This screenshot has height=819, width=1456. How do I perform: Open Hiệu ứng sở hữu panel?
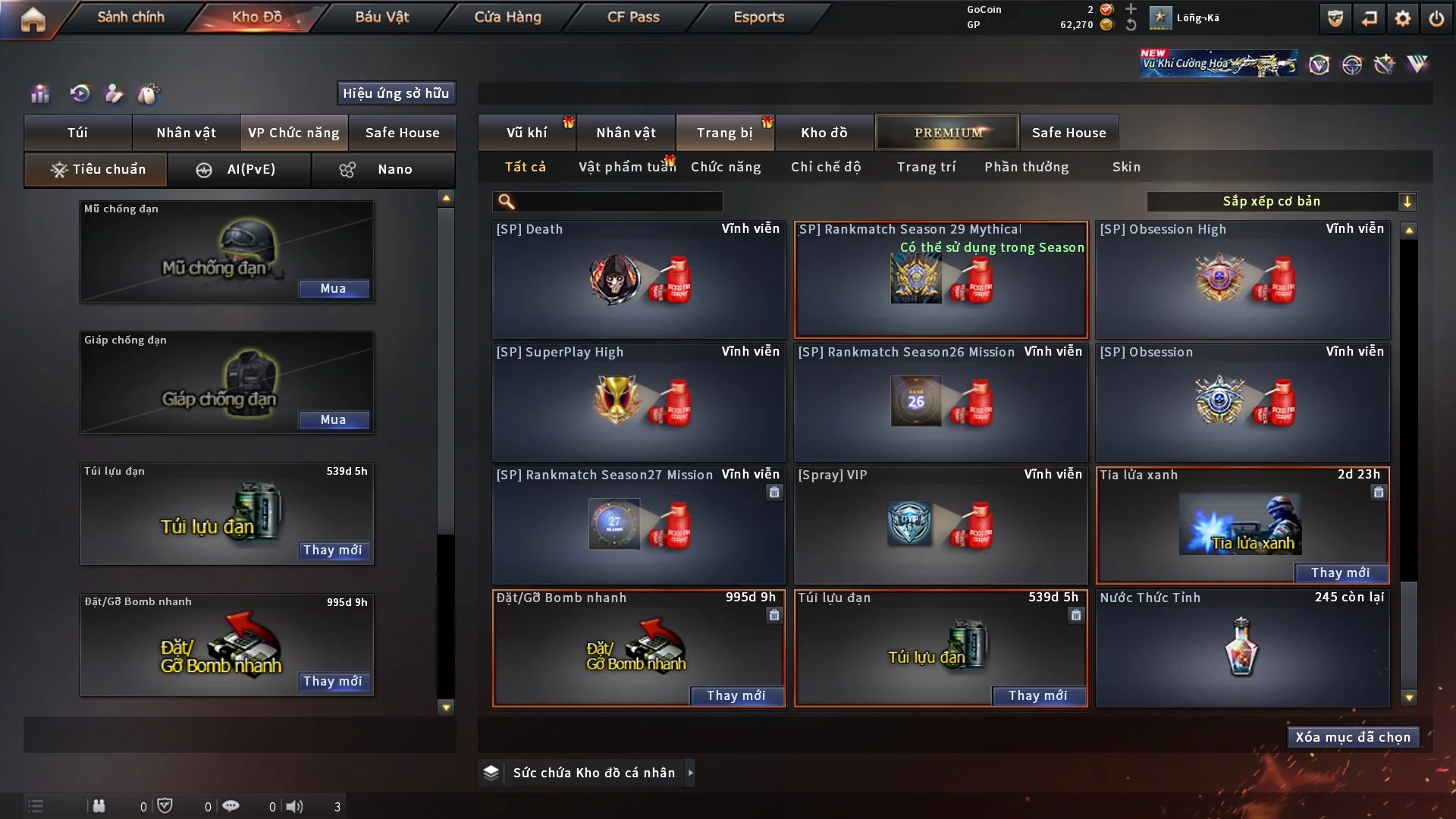point(396,93)
